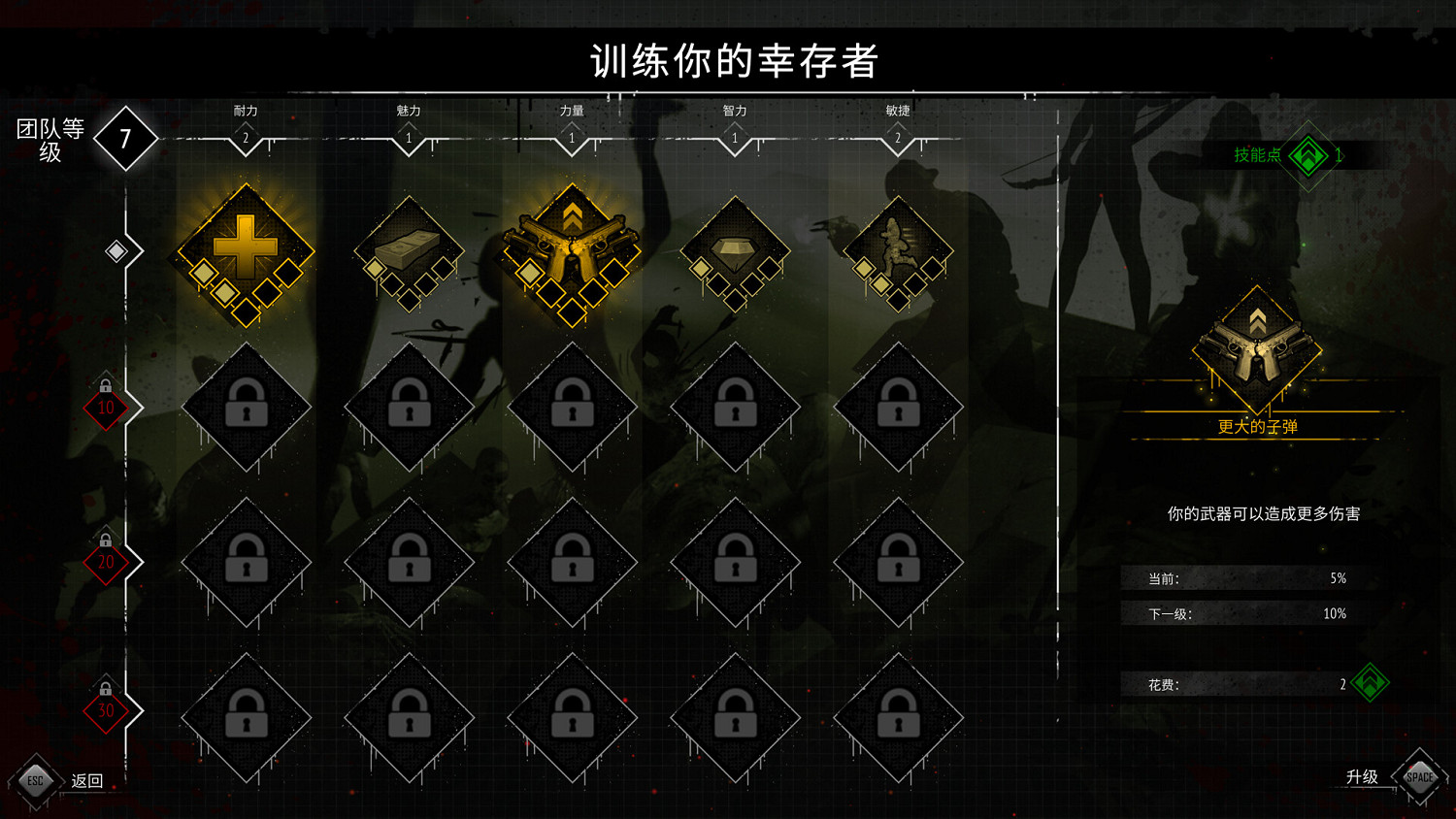The height and width of the screenshot is (819, 1456).
Task: Click the green skill point arrow beside 技能点
Action: 1309,153
